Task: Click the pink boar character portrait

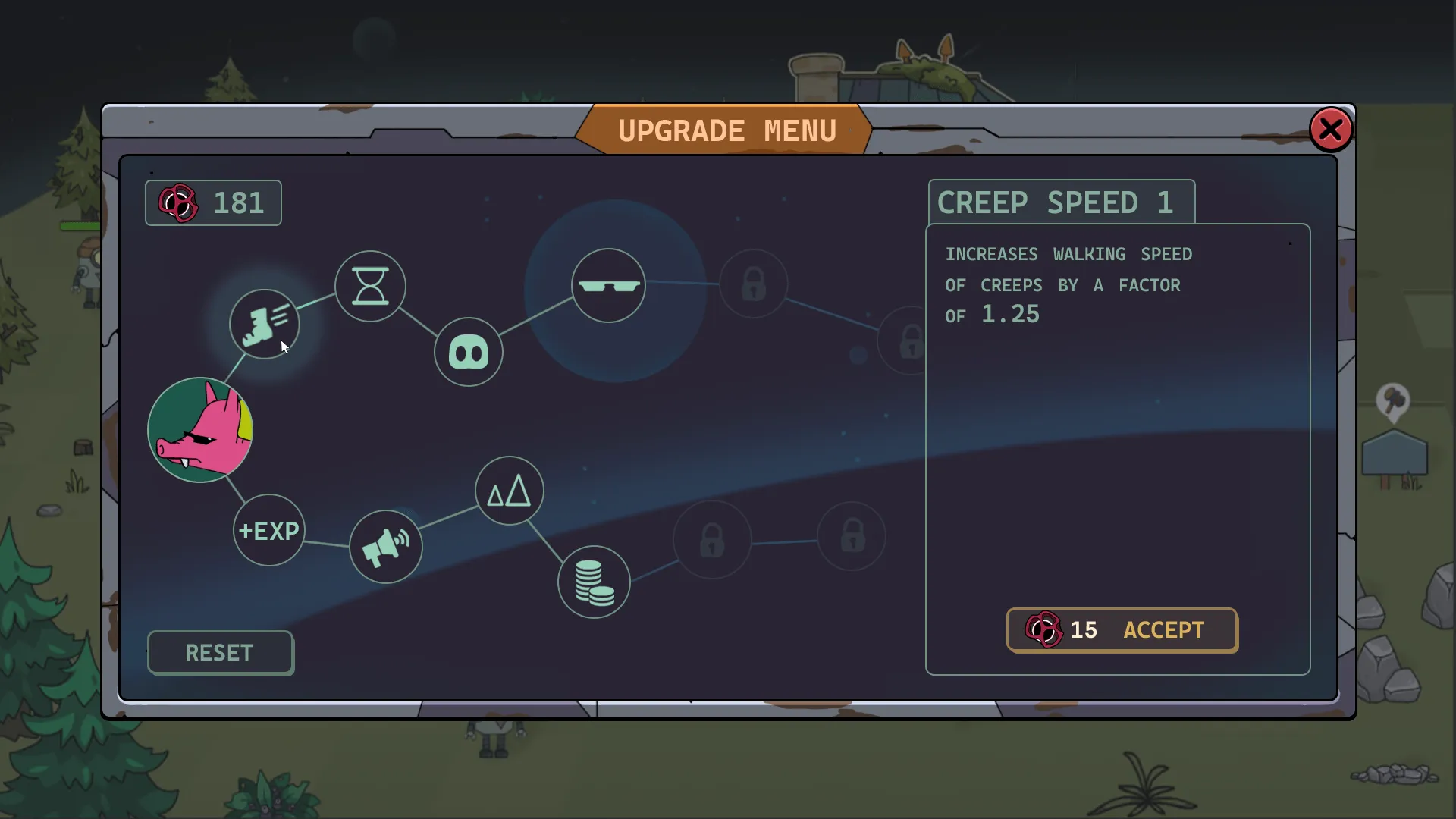Action: (200, 430)
